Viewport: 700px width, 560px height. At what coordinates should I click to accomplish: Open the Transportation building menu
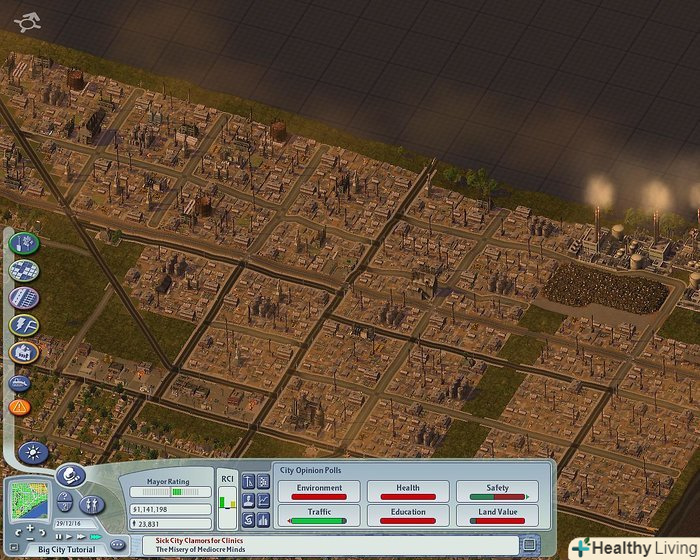click(23, 298)
